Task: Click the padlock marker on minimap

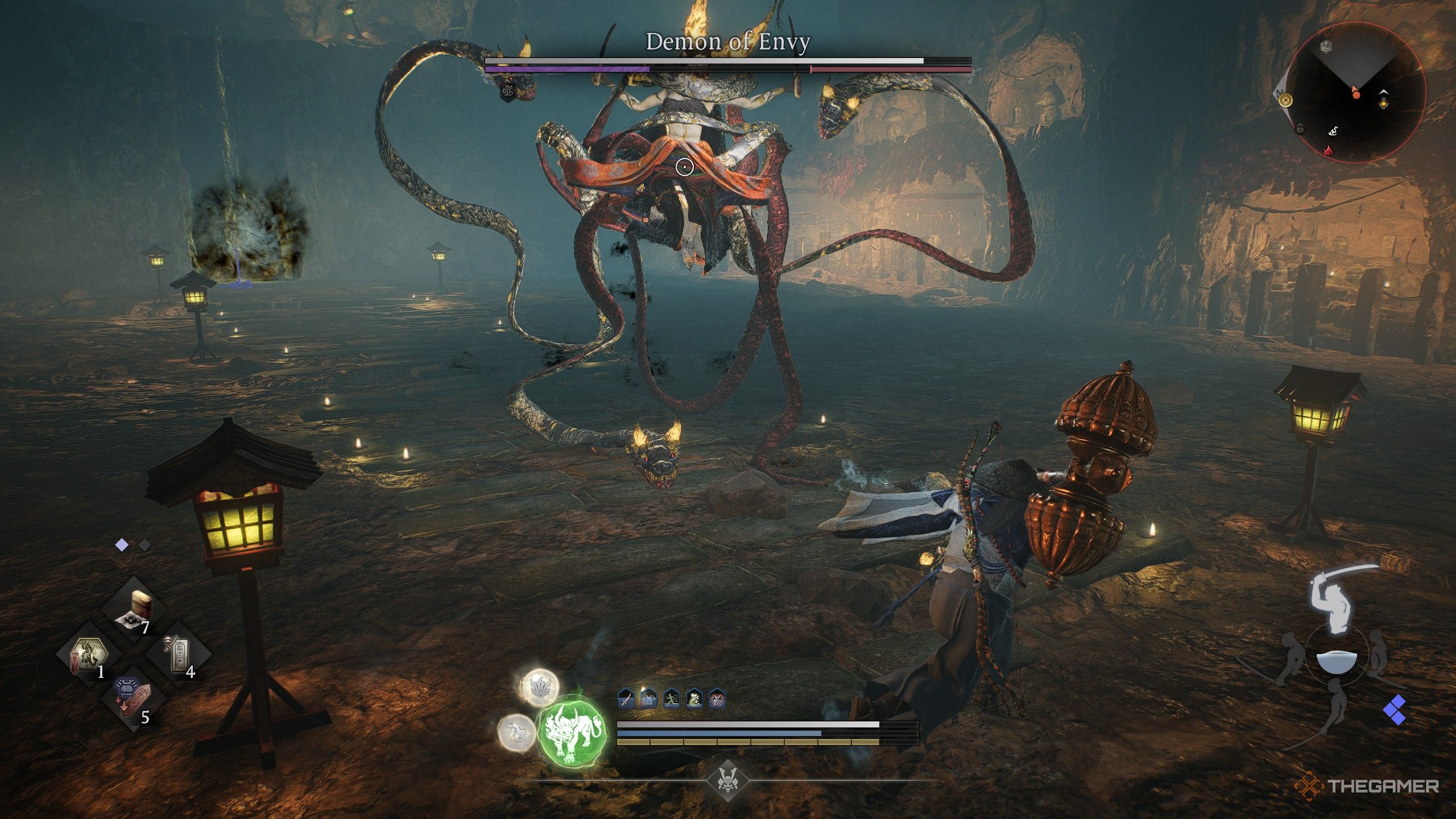Action: [x=1301, y=129]
